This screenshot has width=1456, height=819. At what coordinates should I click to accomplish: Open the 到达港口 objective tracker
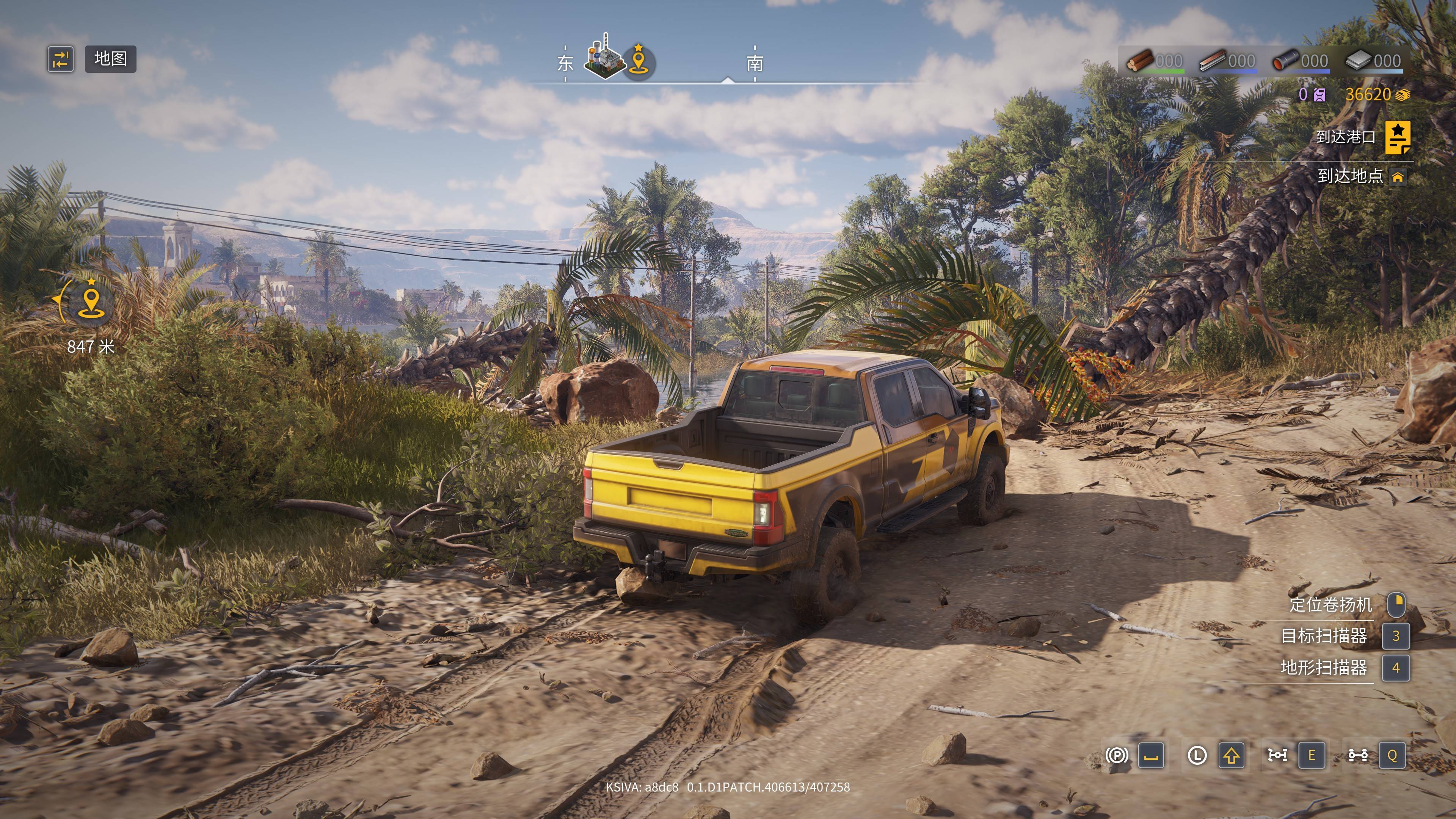[x=1345, y=137]
